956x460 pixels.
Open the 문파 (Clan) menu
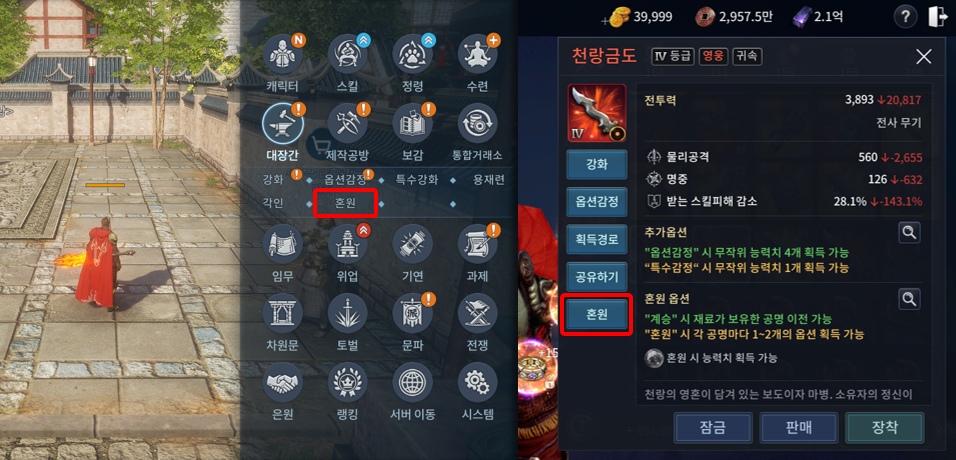(x=412, y=314)
